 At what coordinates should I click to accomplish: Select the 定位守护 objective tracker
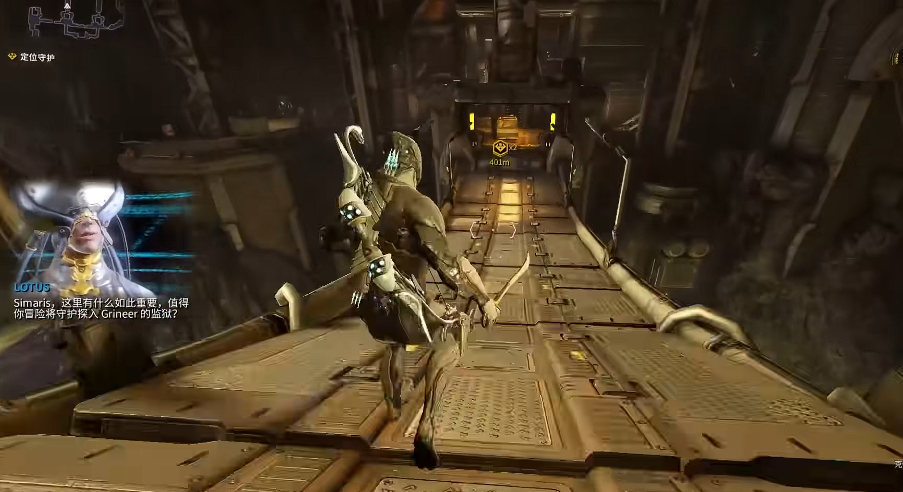[x=33, y=57]
